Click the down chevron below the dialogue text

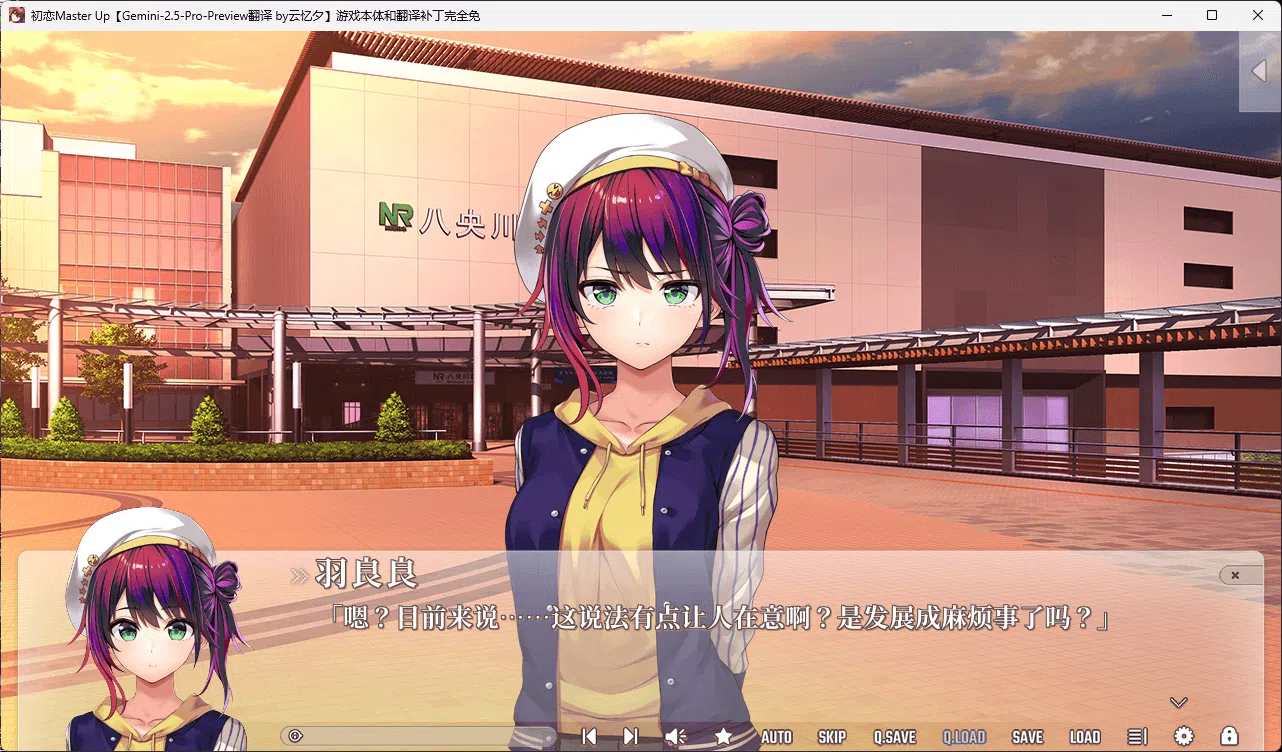[1178, 702]
